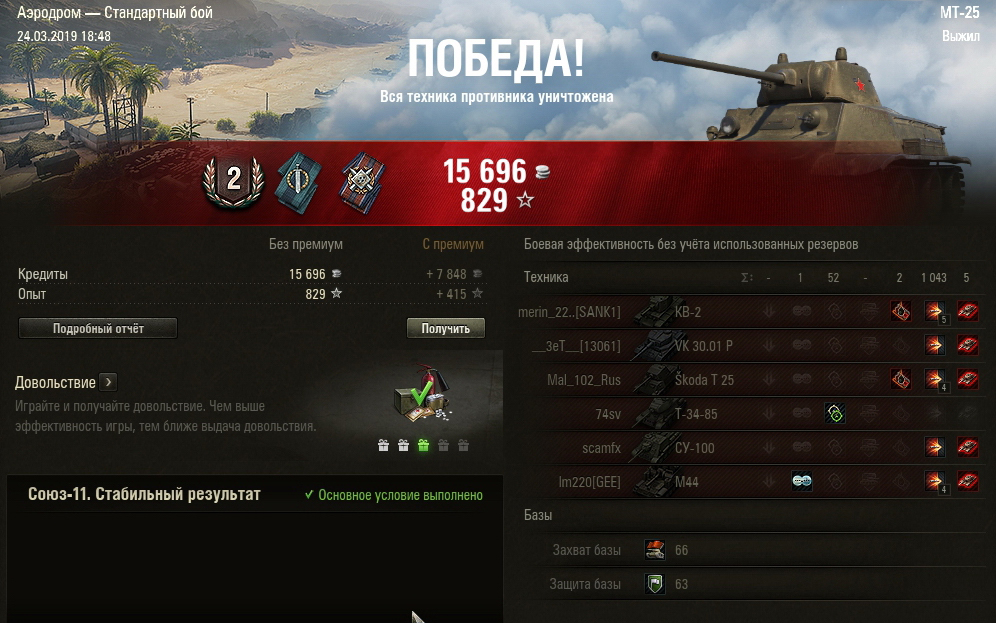This screenshot has width=996, height=623.
Task: Click the base defense (Защита базы) shield icon
Action: click(x=655, y=584)
